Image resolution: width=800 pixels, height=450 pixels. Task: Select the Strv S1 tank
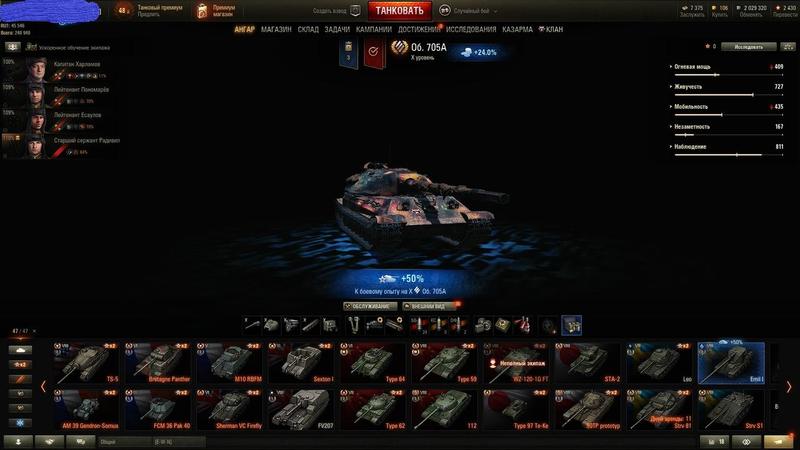point(730,409)
